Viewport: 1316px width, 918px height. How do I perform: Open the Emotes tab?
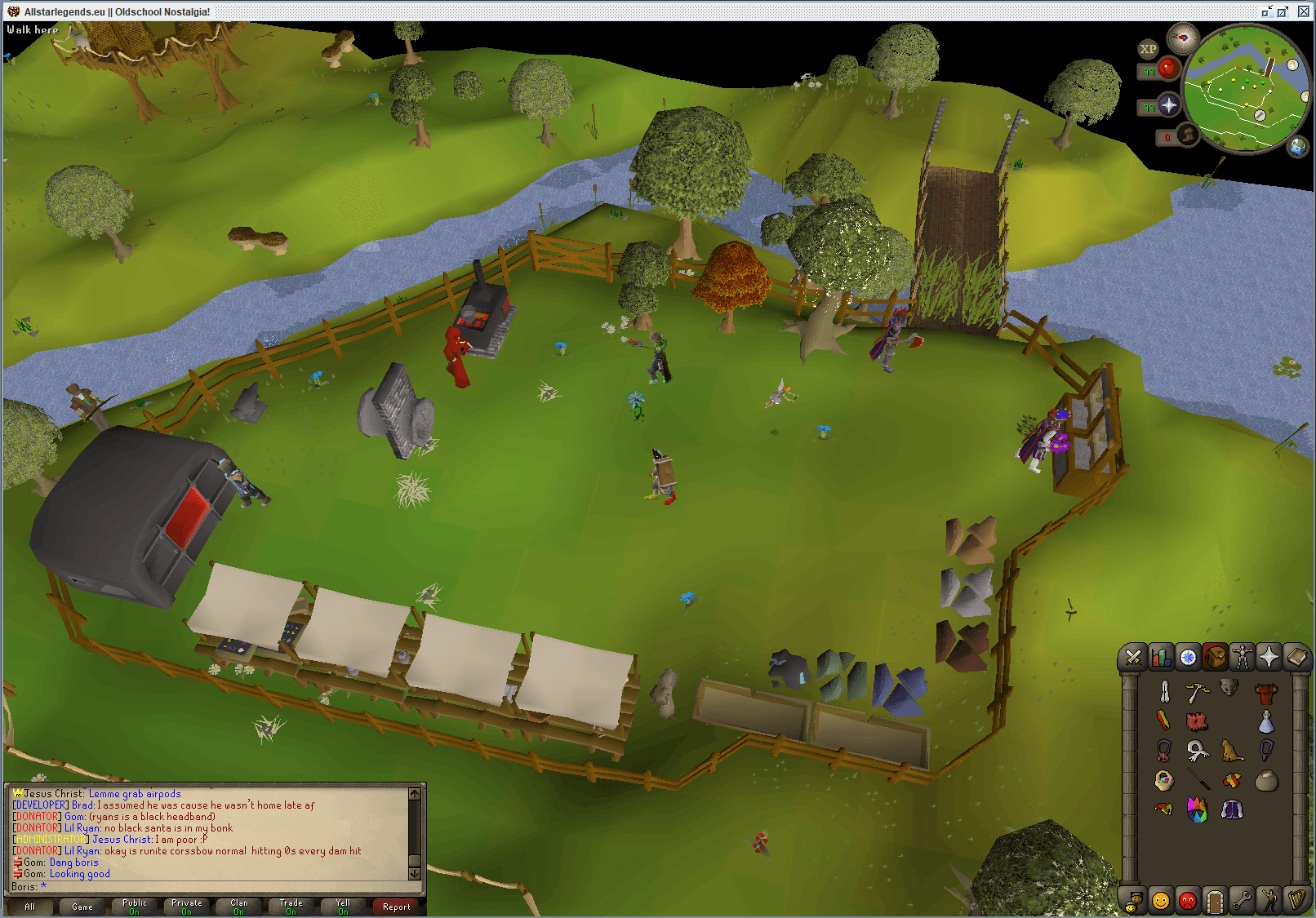(1268, 900)
